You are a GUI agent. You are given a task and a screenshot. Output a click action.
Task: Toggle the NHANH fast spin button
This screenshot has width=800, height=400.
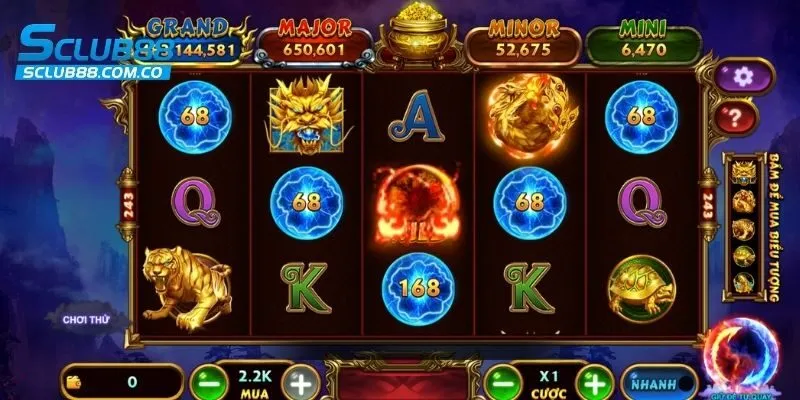point(658,382)
